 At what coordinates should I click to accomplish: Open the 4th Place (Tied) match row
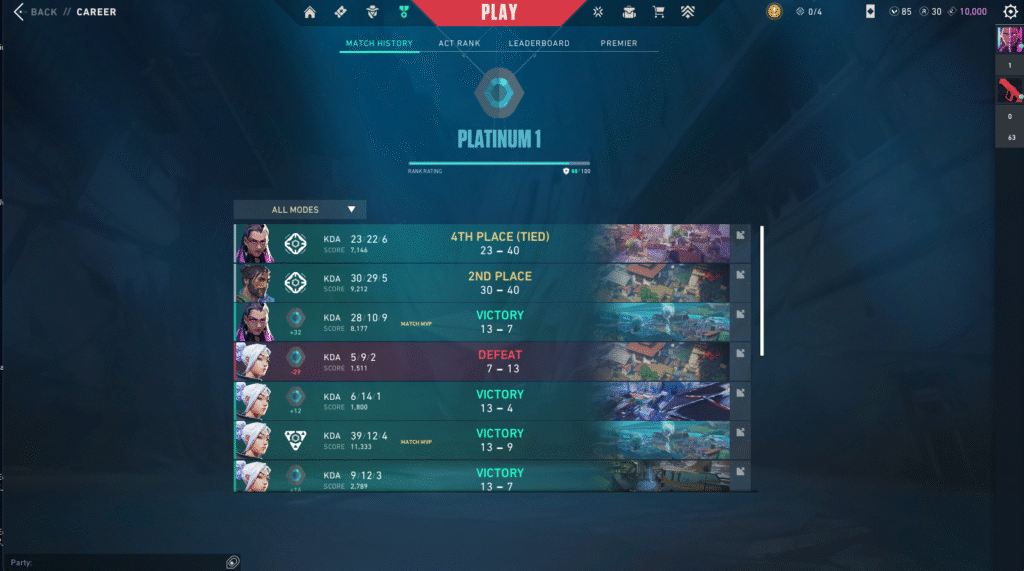pyautogui.click(x=499, y=244)
